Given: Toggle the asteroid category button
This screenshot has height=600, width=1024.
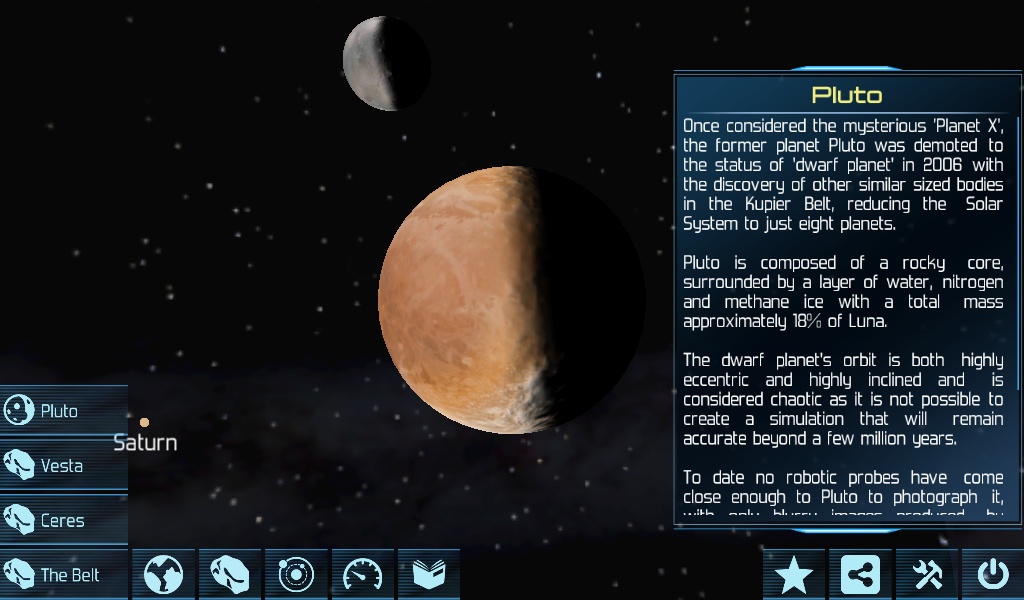Looking at the screenshot, I should click(x=230, y=575).
